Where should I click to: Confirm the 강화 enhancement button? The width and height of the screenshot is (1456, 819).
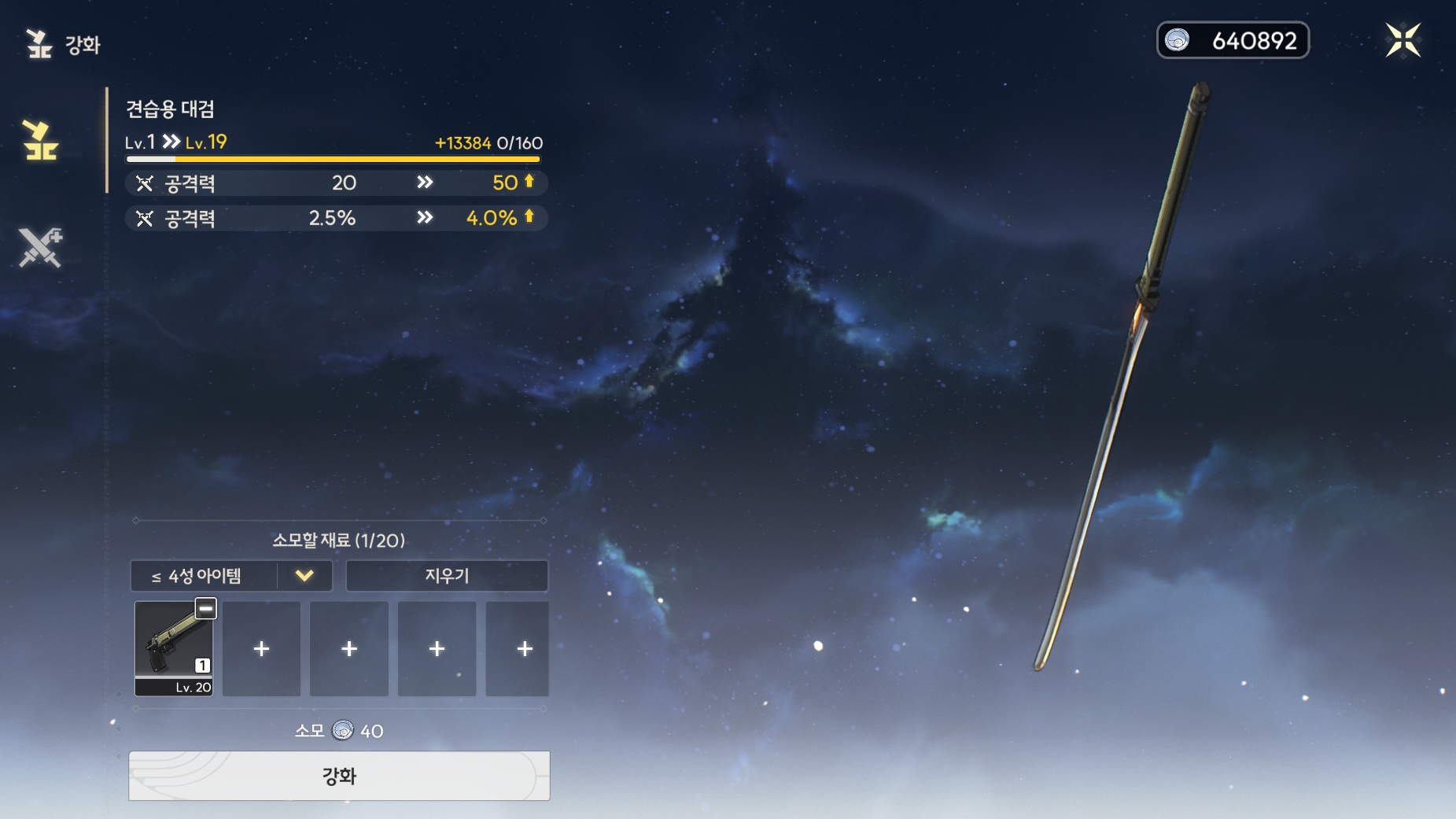coord(339,776)
